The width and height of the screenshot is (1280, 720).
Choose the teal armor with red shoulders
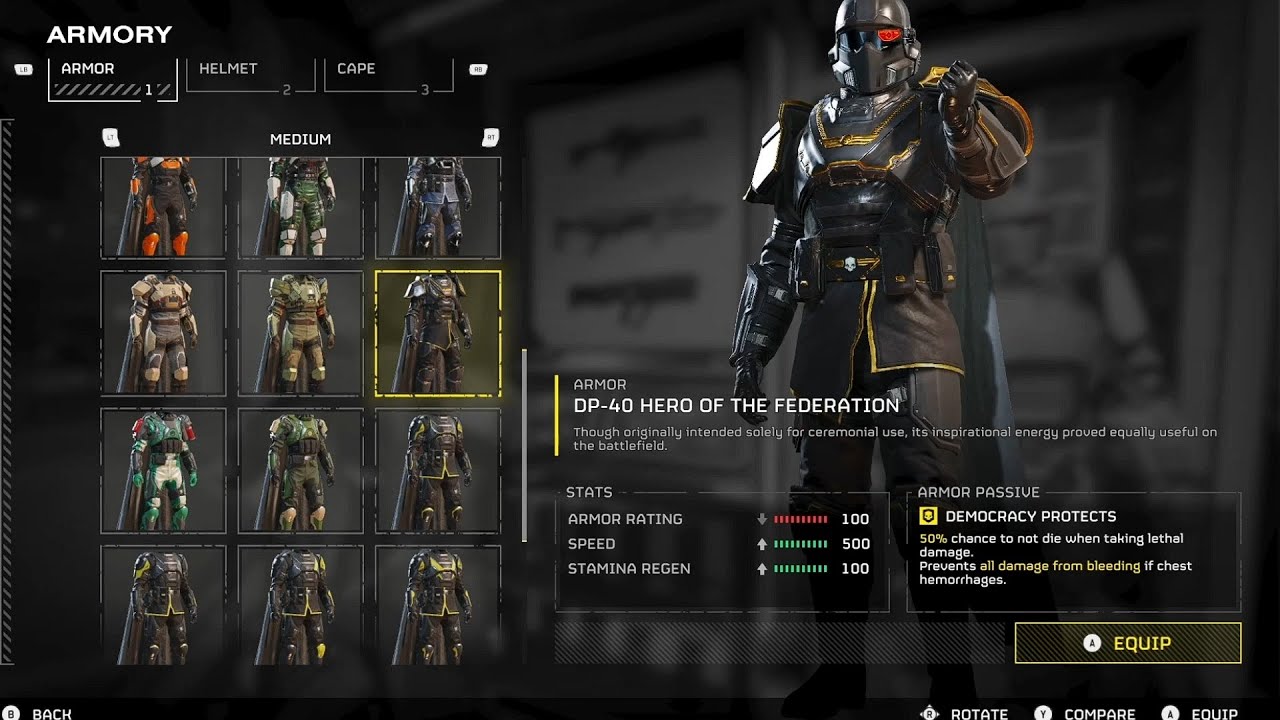point(163,470)
